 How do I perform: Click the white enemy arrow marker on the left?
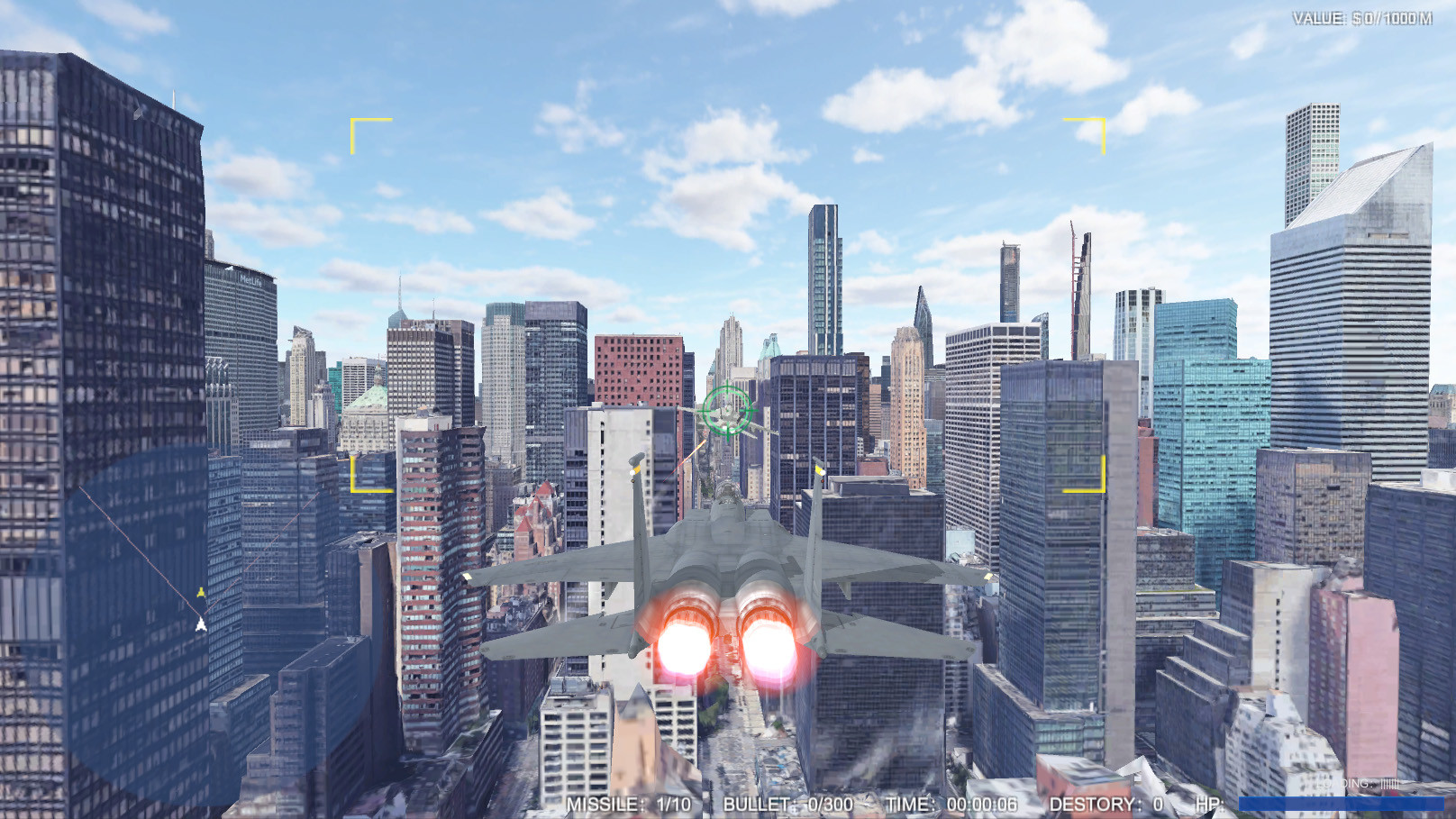click(x=200, y=623)
